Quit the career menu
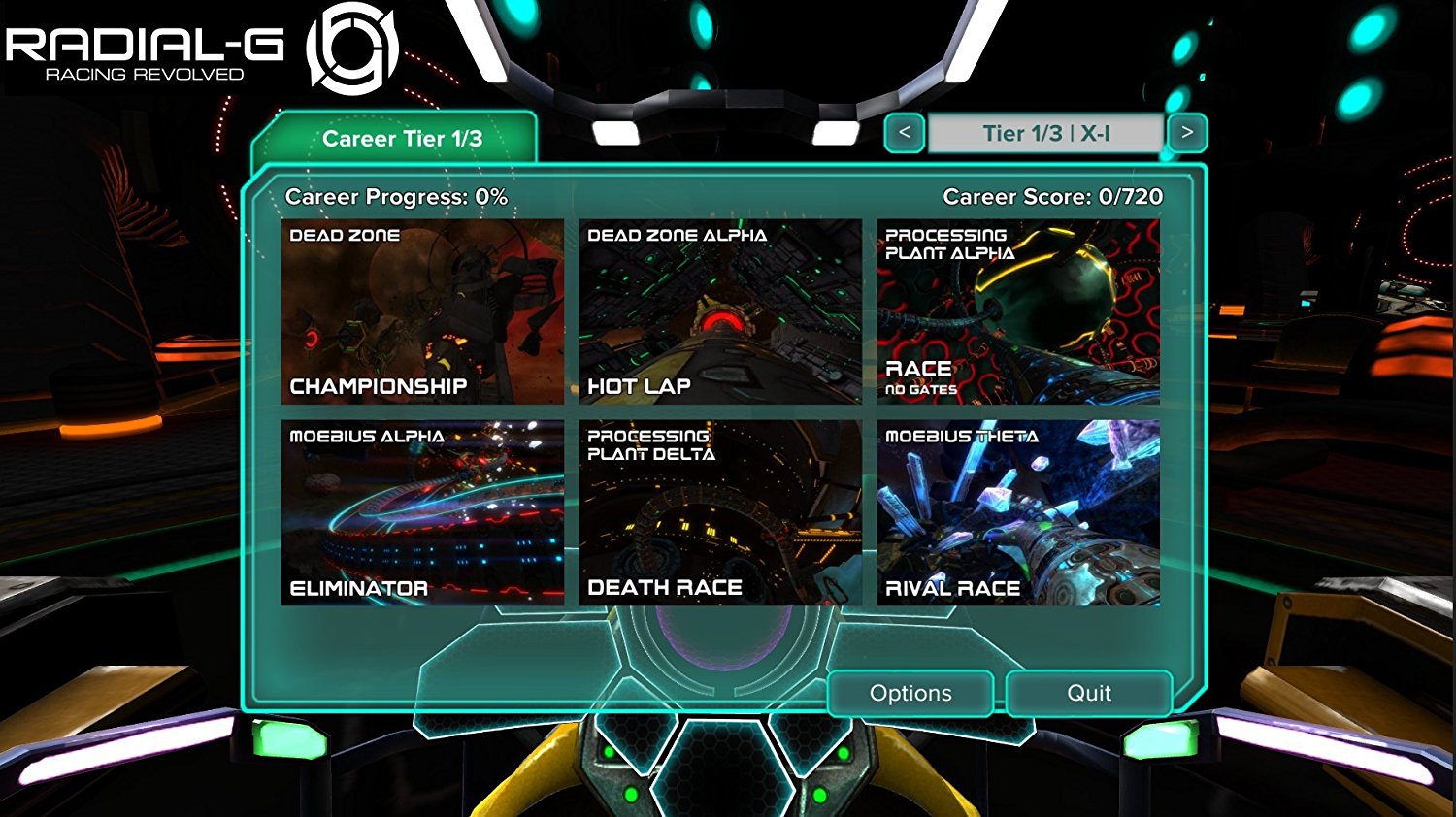1456x817 pixels. point(1089,693)
